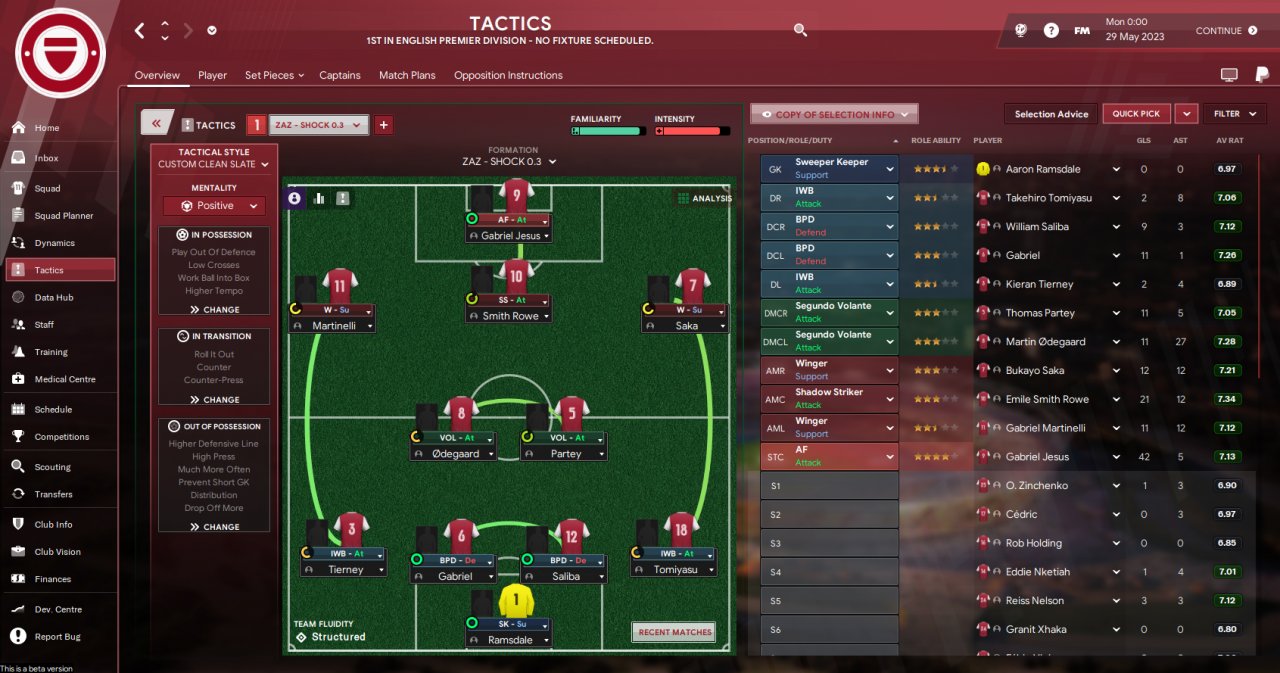Select the Captains tab

pos(340,75)
